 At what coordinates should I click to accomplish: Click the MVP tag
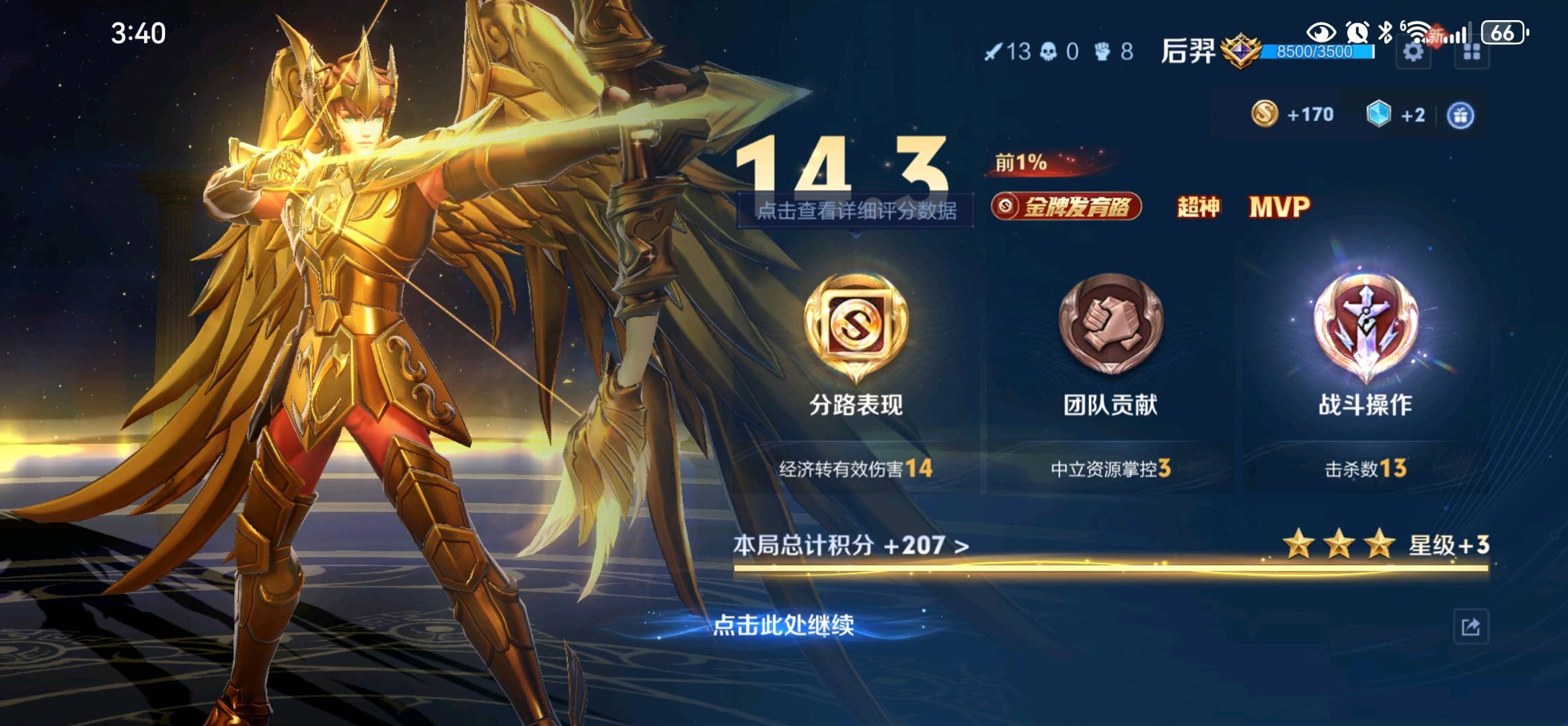pyautogui.click(x=1279, y=207)
